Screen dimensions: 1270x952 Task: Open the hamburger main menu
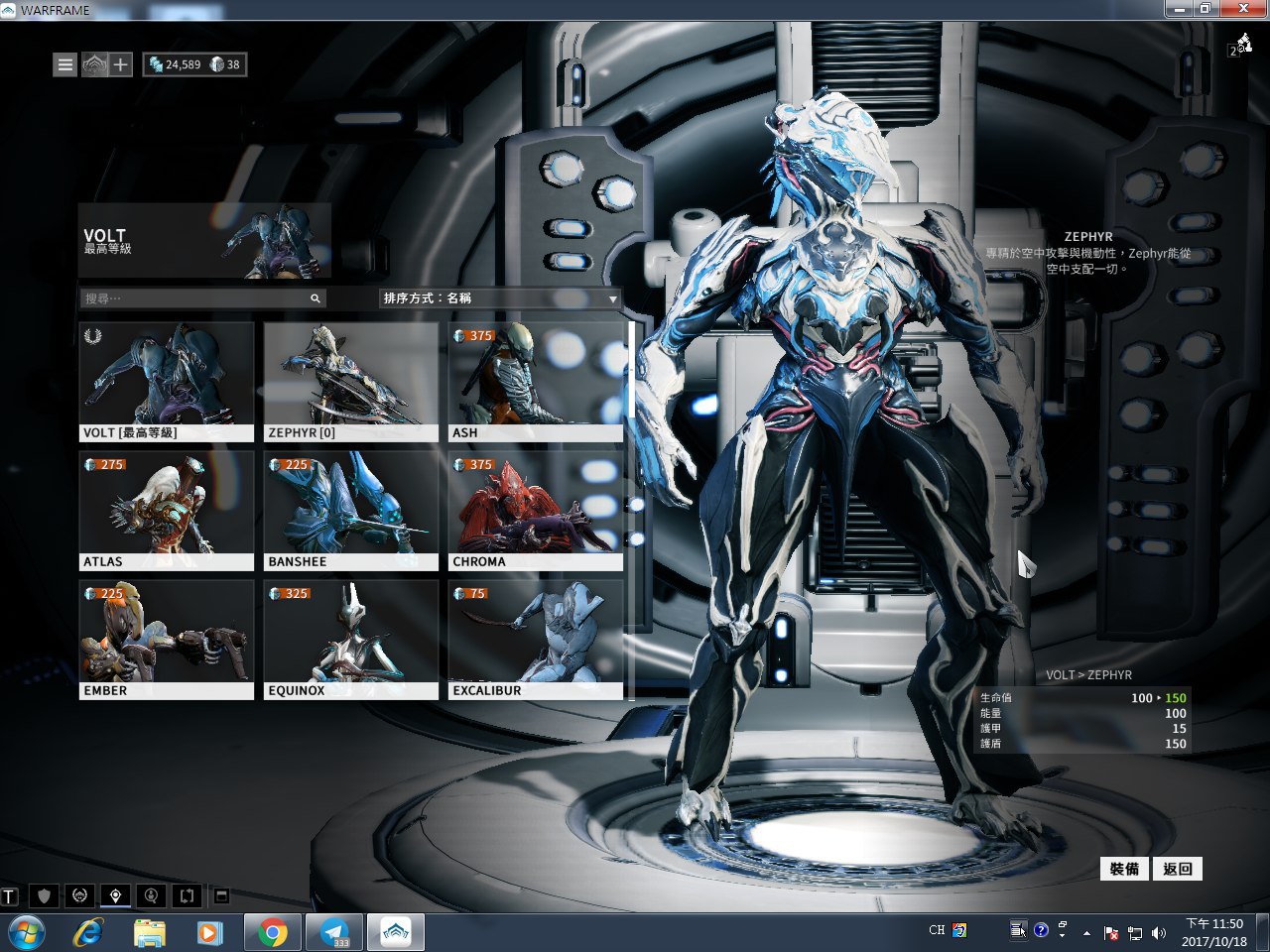[x=65, y=64]
